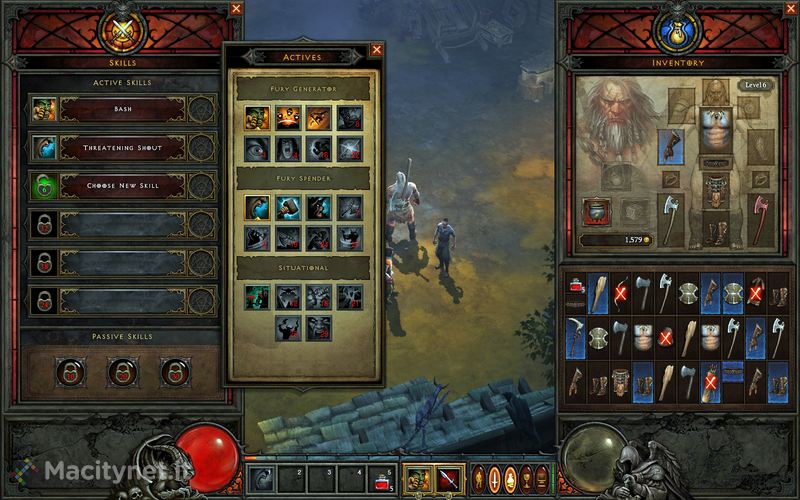Click the goblet menu button
The height and width of the screenshot is (500, 800).
527,478
